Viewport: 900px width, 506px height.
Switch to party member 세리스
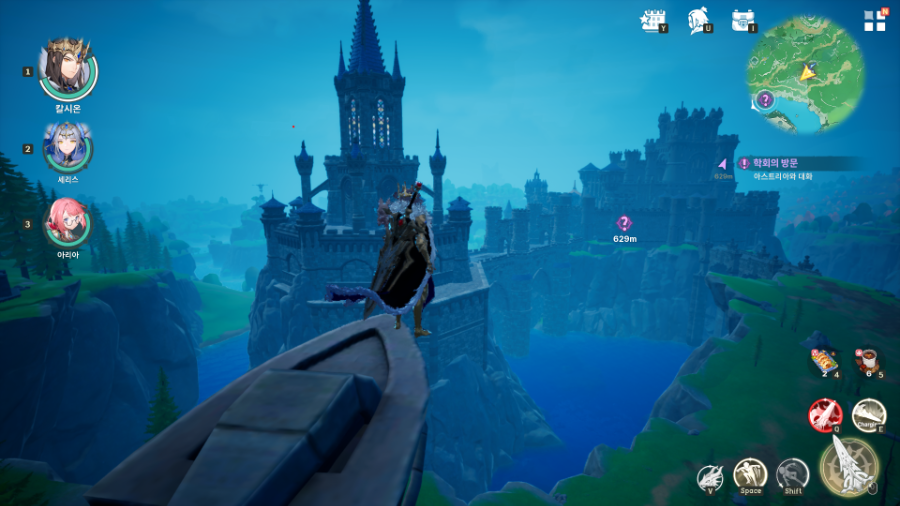click(x=67, y=147)
